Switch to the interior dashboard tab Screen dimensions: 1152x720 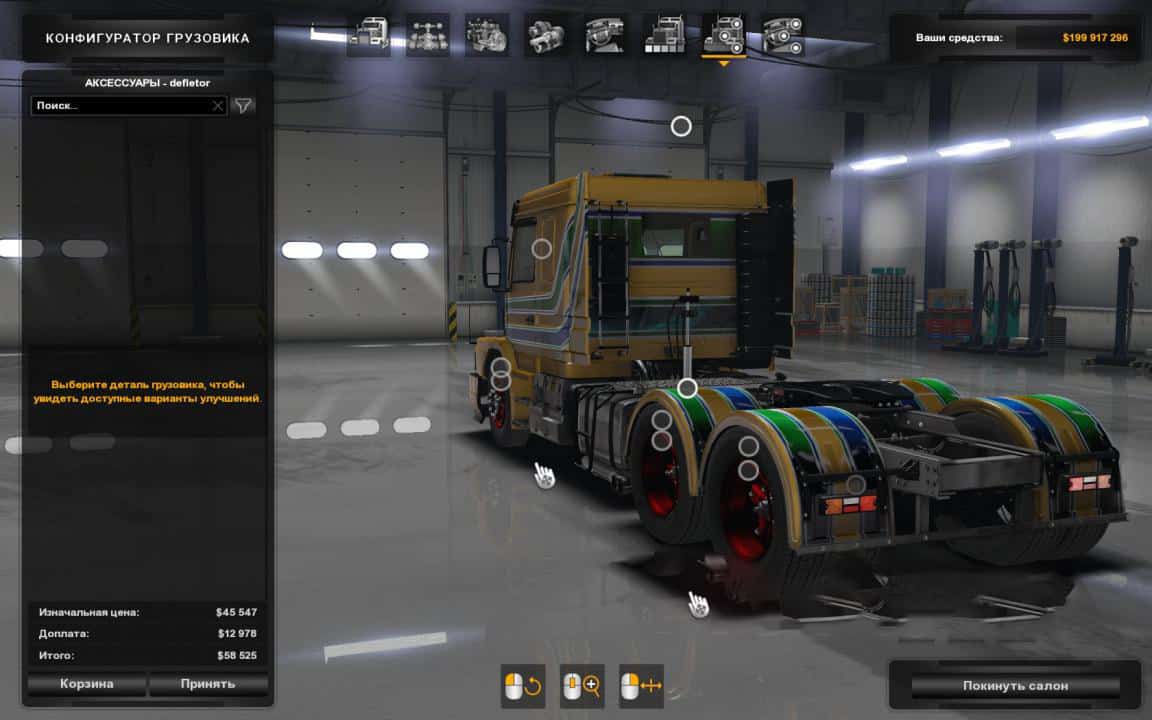606,35
